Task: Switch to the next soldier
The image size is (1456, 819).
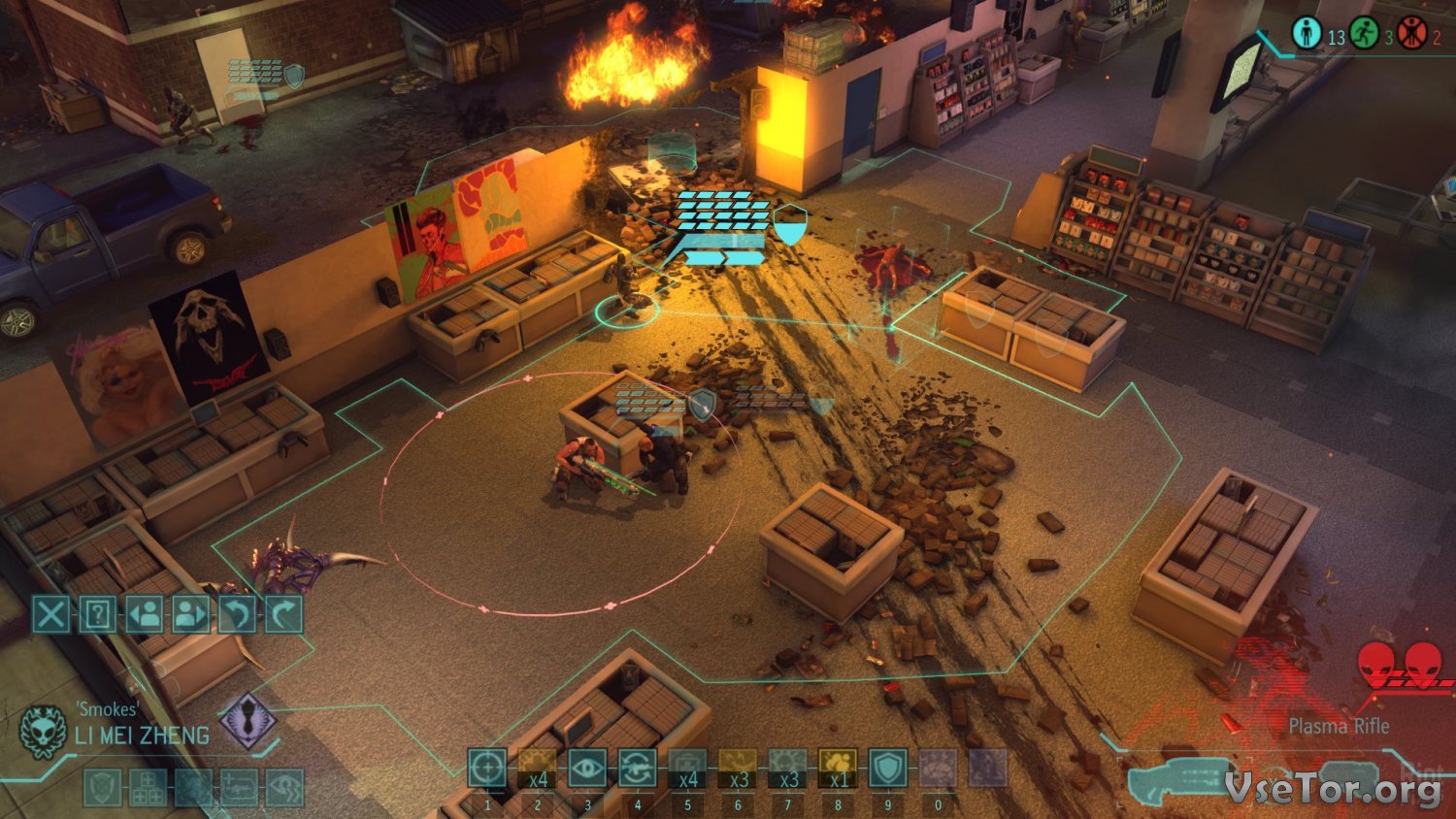Action: coord(191,614)
